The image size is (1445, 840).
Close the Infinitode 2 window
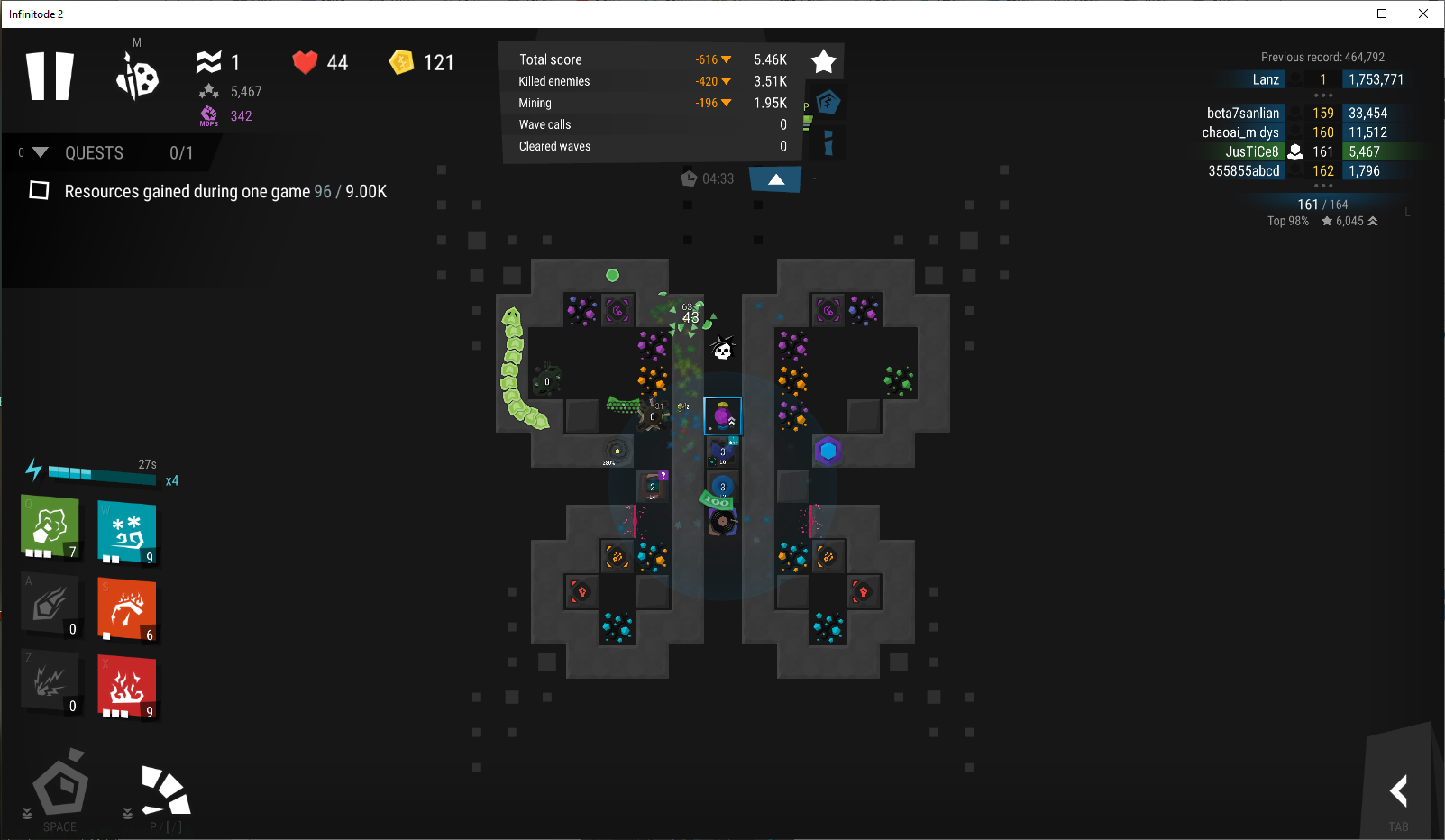point(1423,14)
